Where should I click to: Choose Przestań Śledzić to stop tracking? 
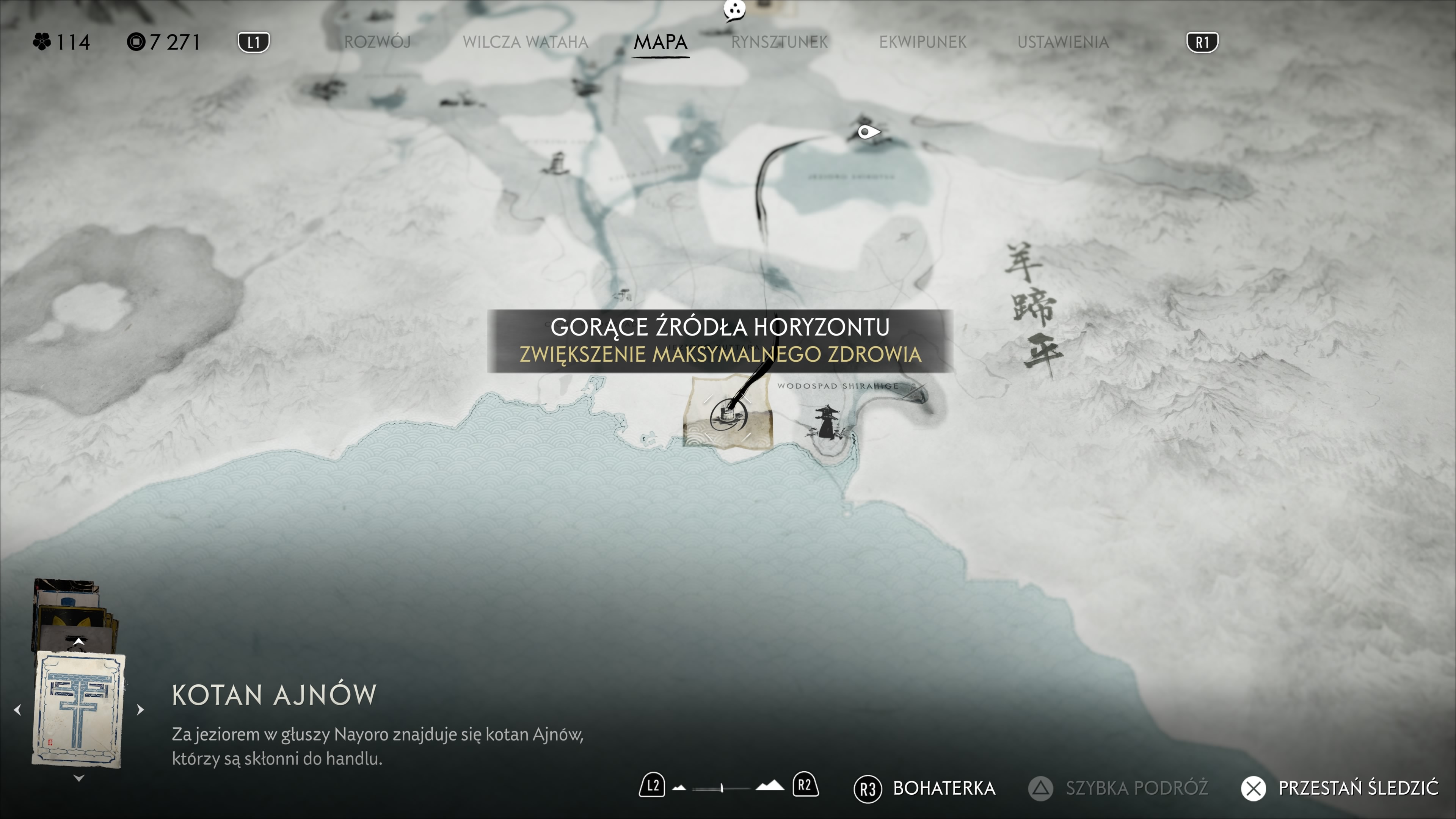tap(1340, 788)
